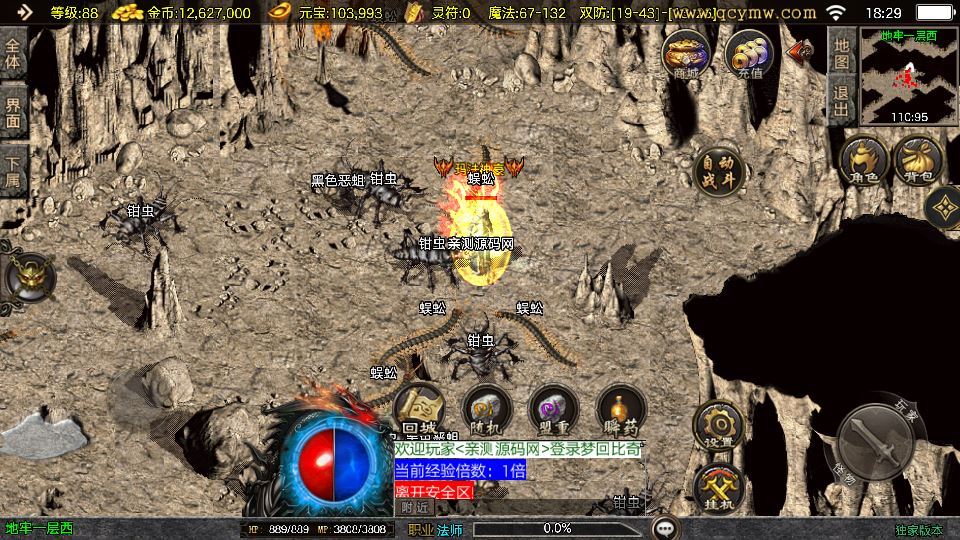This screenshot has width=960, height=540.
Task: Select the 退出 exit button
Action: click(842, 101)
